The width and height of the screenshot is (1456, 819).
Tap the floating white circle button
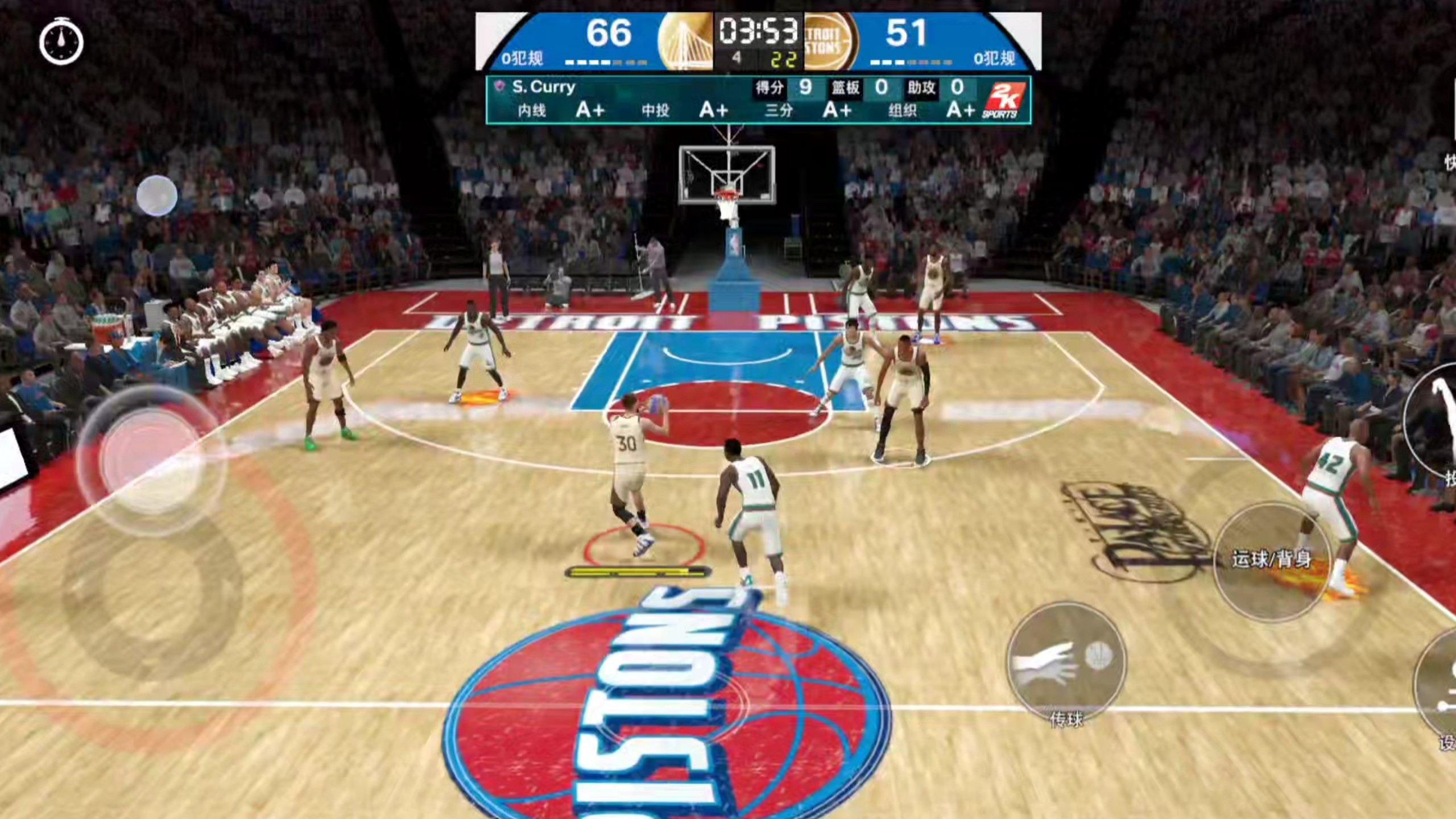click(x=157, y=196)
